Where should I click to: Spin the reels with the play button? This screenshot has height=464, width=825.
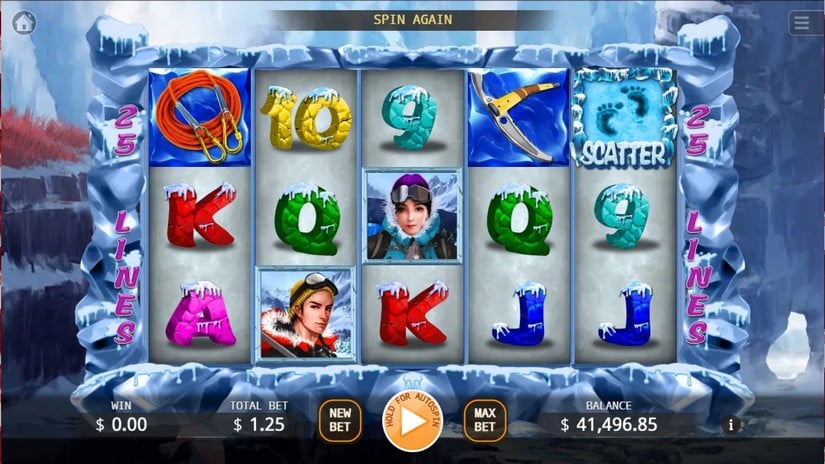[412, 421]
